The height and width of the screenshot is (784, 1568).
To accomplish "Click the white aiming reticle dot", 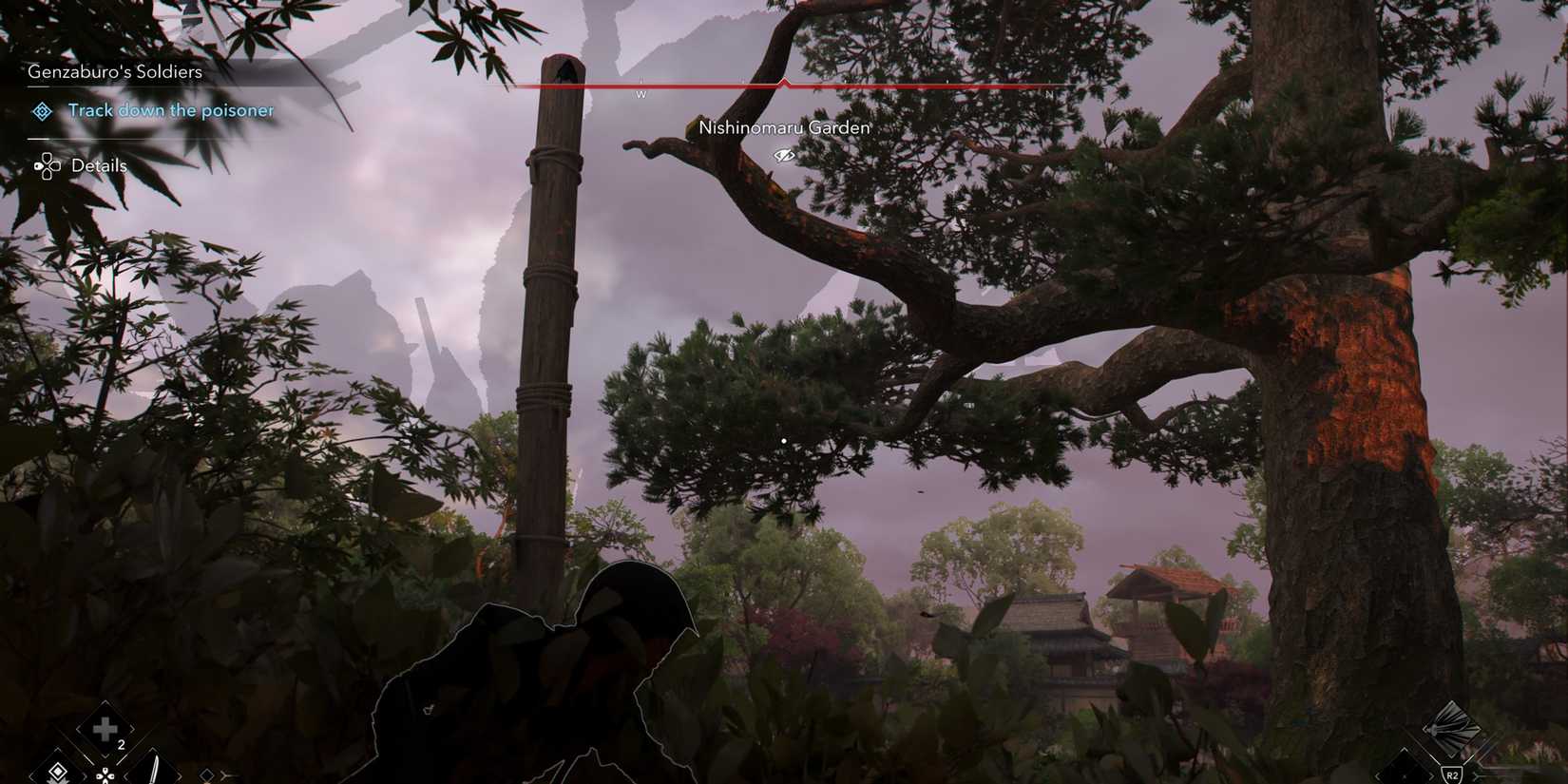I will click(783, 441).
